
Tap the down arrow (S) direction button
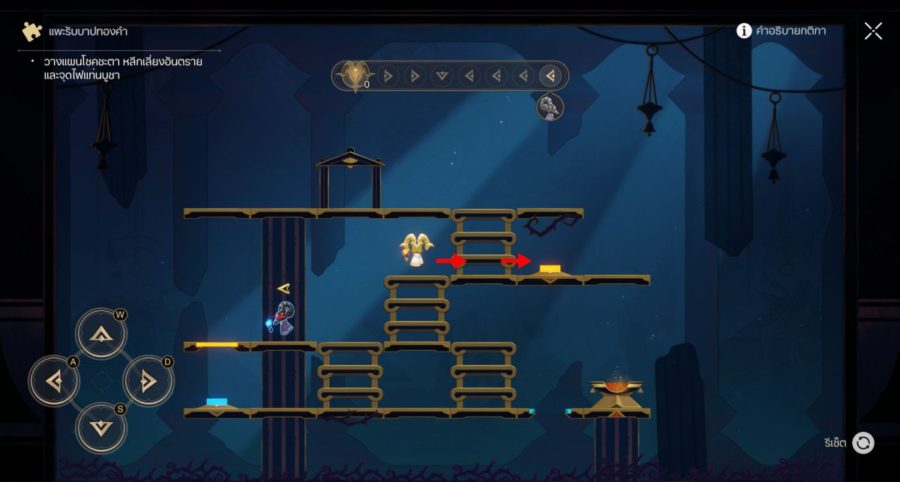101,427
